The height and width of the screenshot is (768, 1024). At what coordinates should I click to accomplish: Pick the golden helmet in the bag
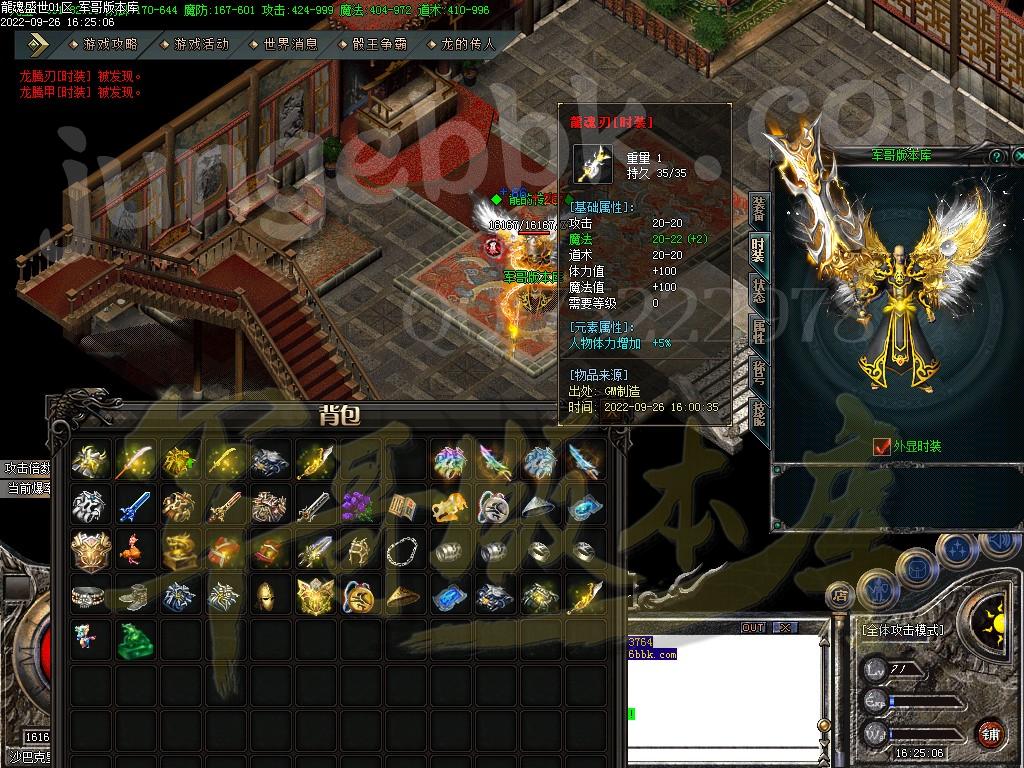[x=266, y=597]
